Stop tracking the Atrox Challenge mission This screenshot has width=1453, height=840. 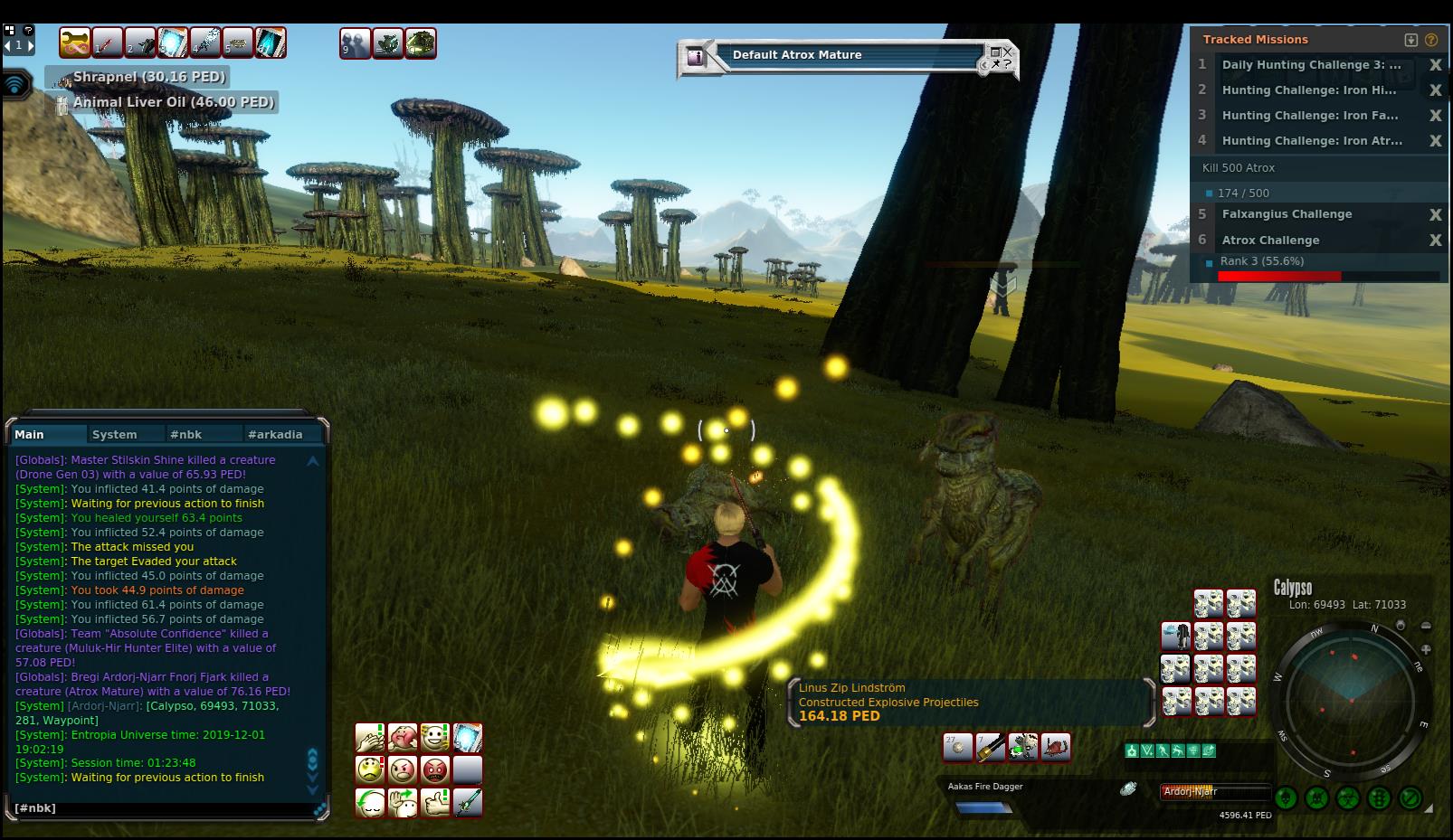point(1435,241)
